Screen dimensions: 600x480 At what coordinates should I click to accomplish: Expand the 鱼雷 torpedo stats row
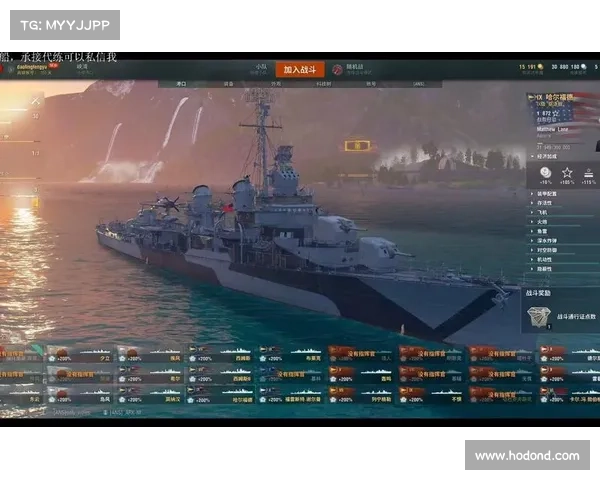click(x=550, y=231)
